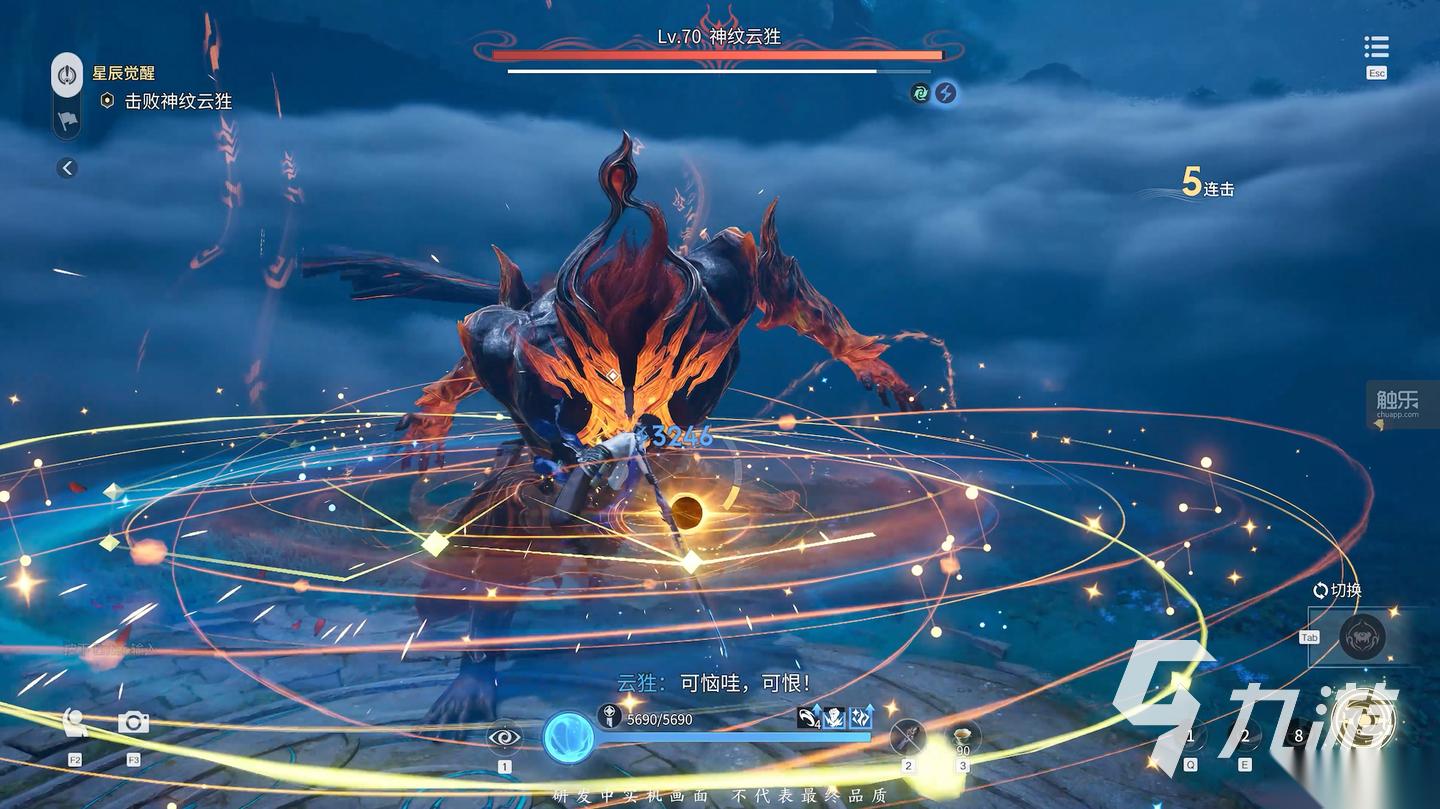Activate the eye vision skill icon
This screenshot has height=809, width=1440.
[504, 738]
